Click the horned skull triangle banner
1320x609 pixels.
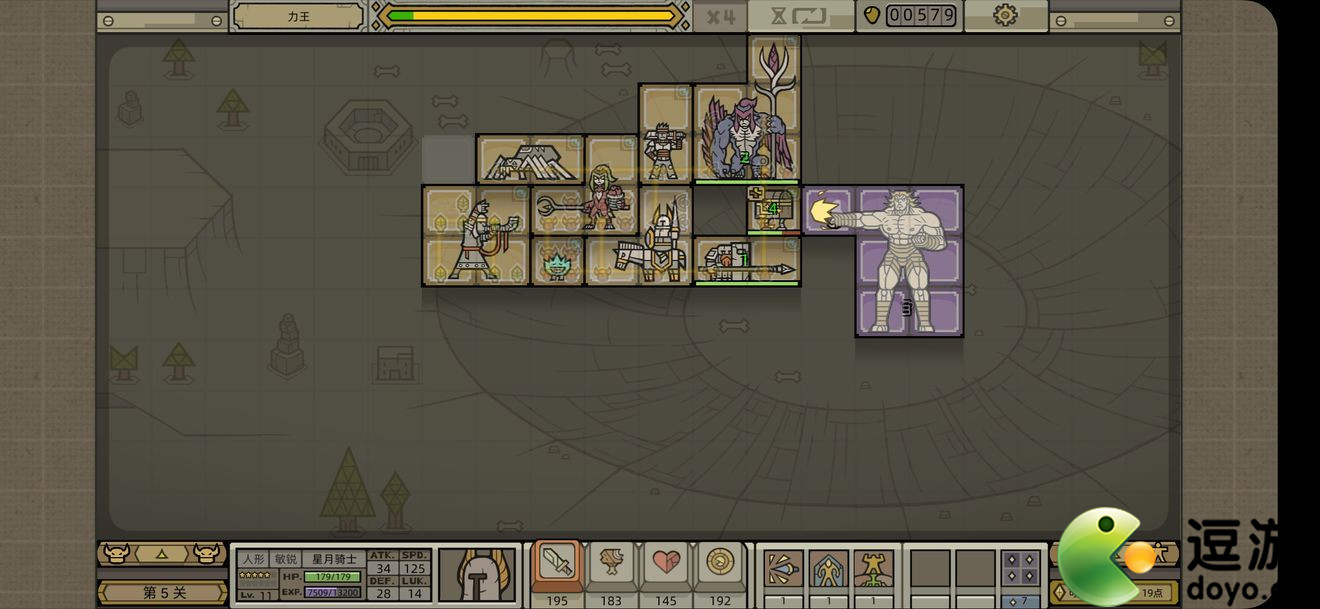coord(162,553)
